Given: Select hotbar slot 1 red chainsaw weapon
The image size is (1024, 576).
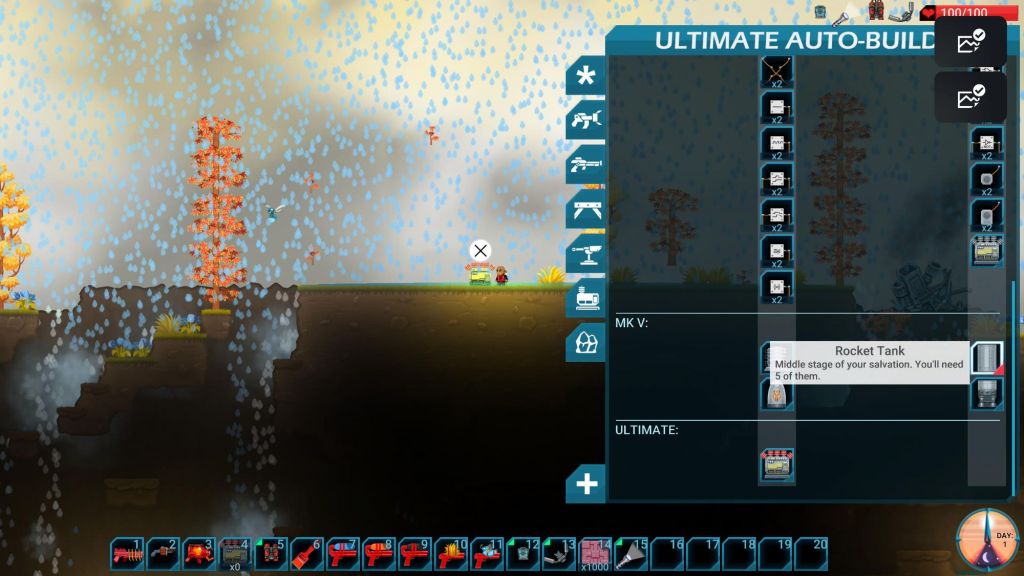Looking at the screenshot, I should 129,553.
